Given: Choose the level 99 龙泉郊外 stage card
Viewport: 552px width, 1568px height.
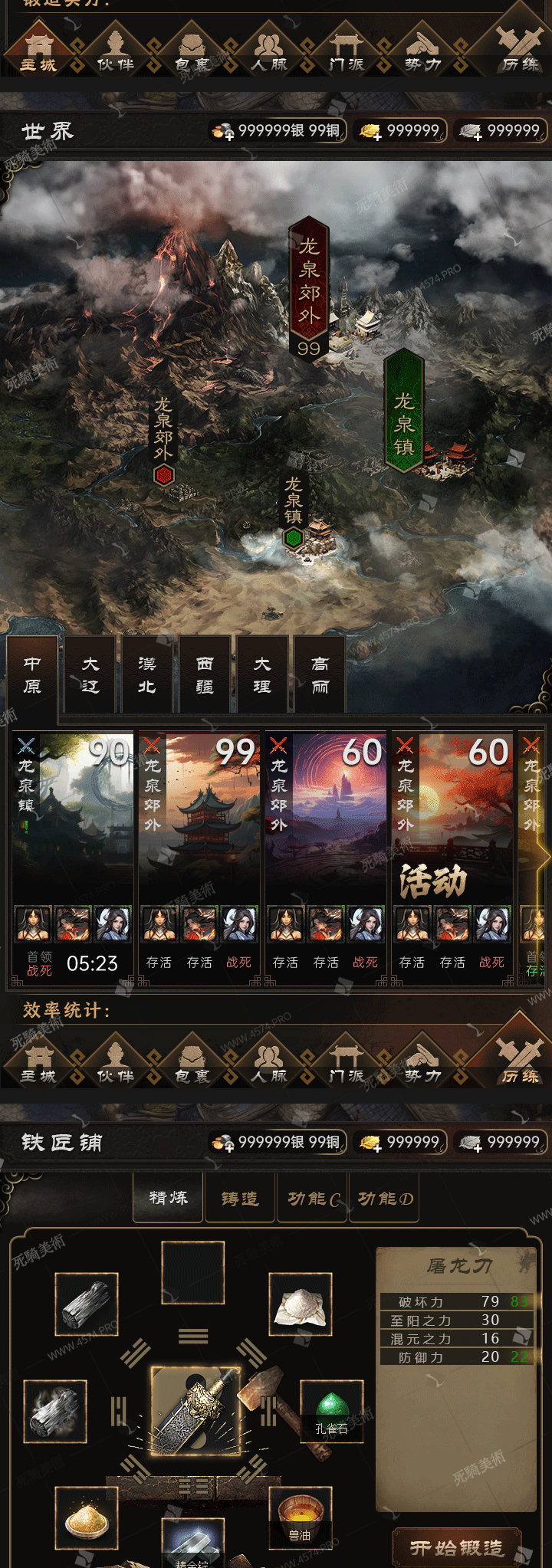Looking at the screenshot, I should click(199, 858).
